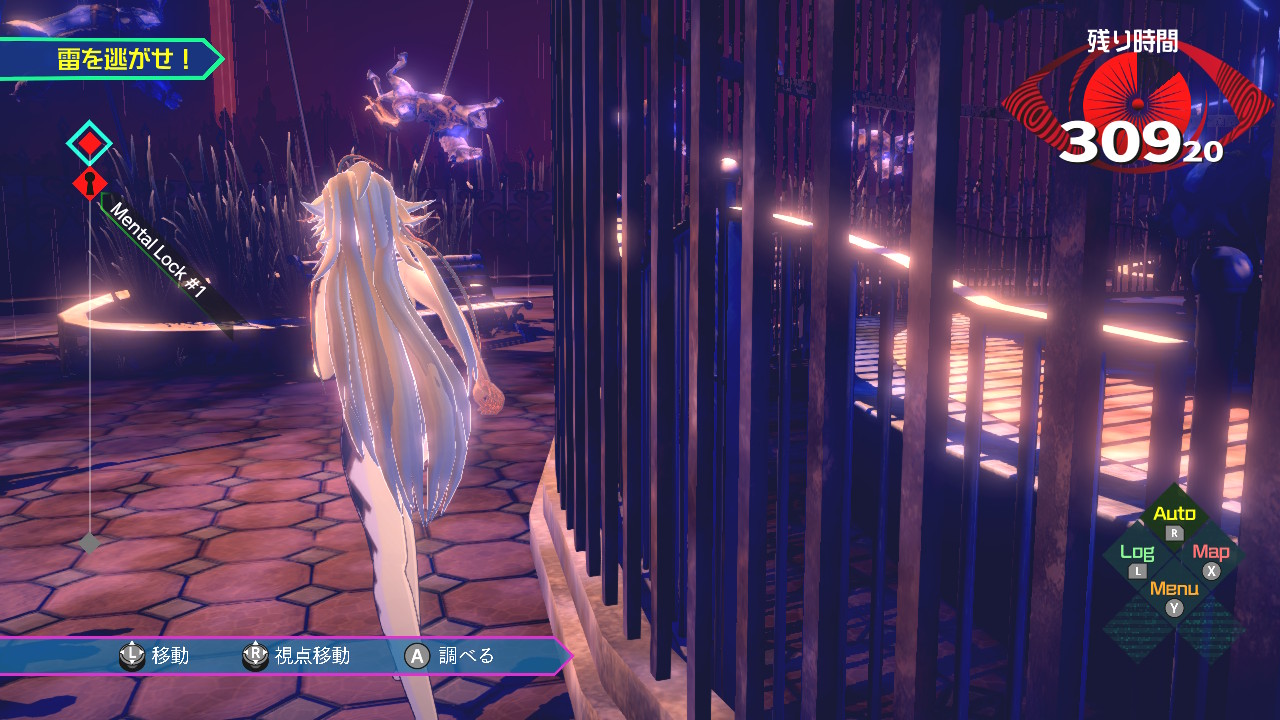
Task: Open the Menu diamond button
Action: tap(1174, 595)
